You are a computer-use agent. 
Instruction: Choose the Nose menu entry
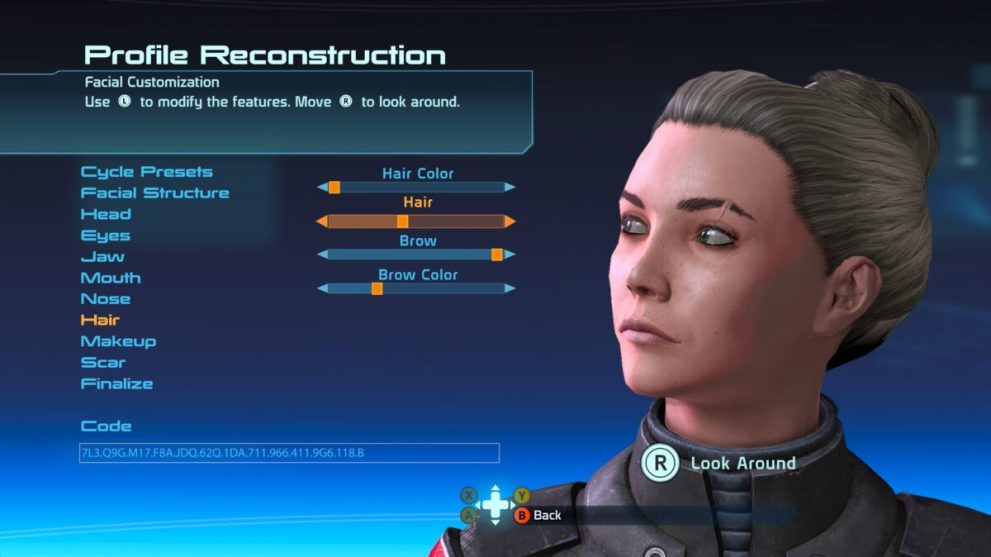point(106,299)
